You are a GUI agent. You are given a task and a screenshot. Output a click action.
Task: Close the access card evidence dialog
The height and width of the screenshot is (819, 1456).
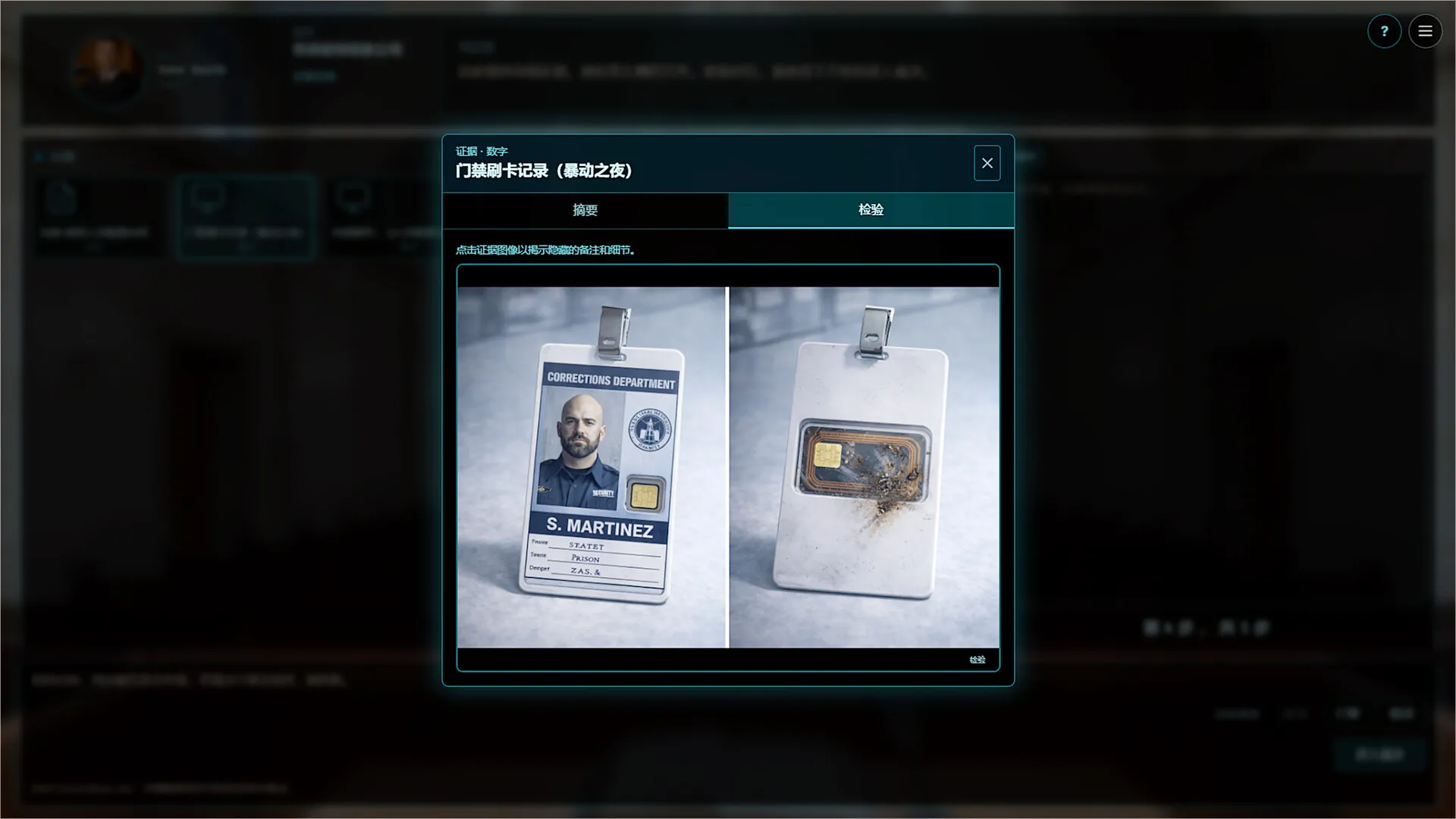[987, 163]
